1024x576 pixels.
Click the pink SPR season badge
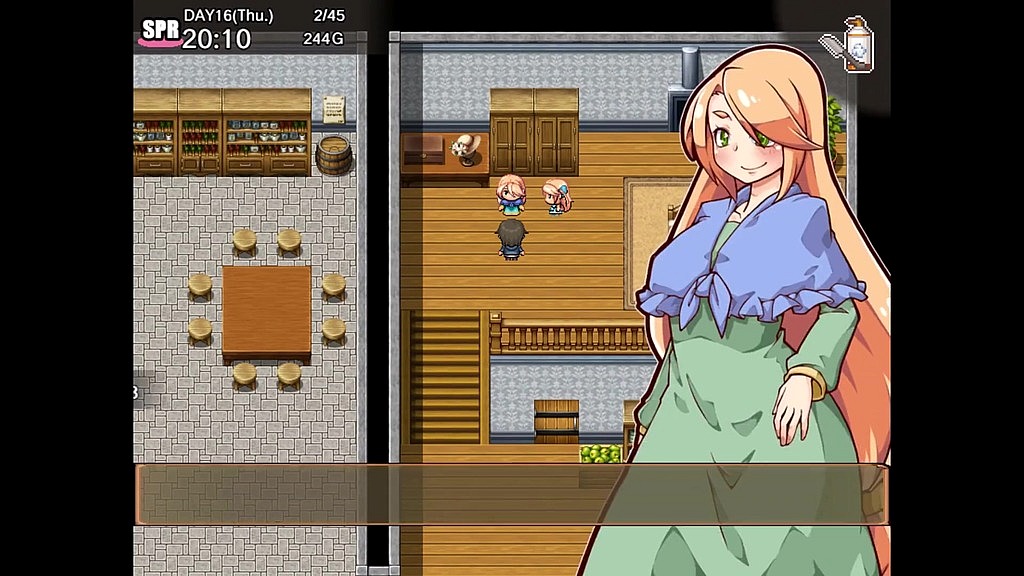tap(160, 32)
